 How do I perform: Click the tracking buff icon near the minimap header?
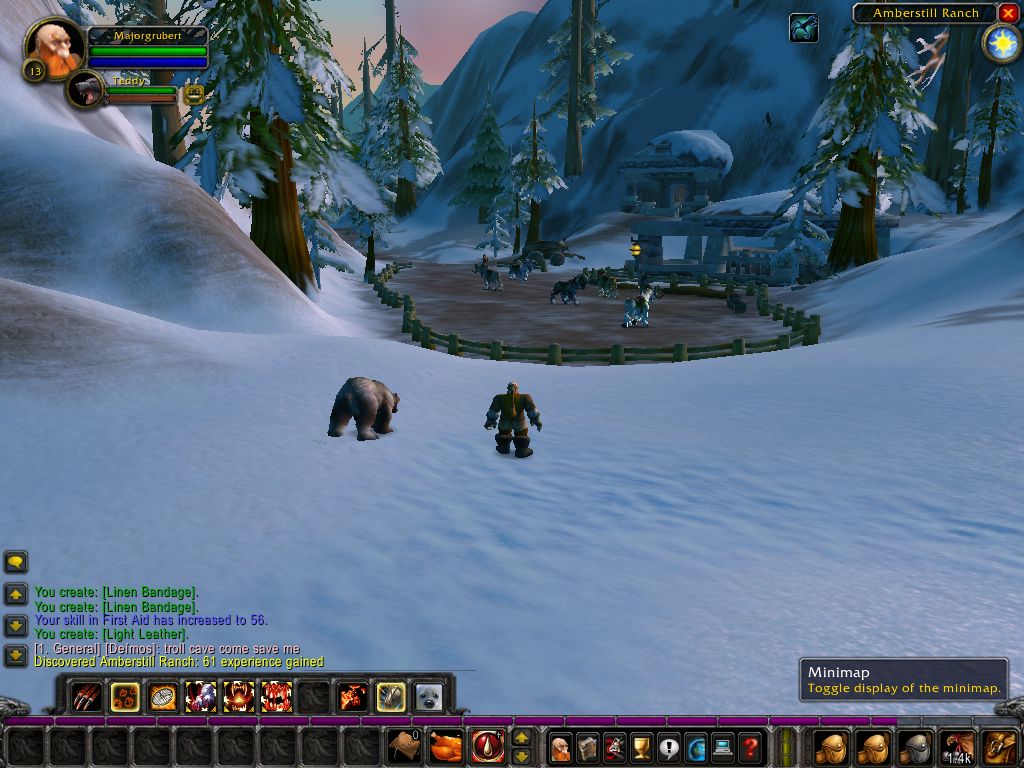tap(803, 28)
